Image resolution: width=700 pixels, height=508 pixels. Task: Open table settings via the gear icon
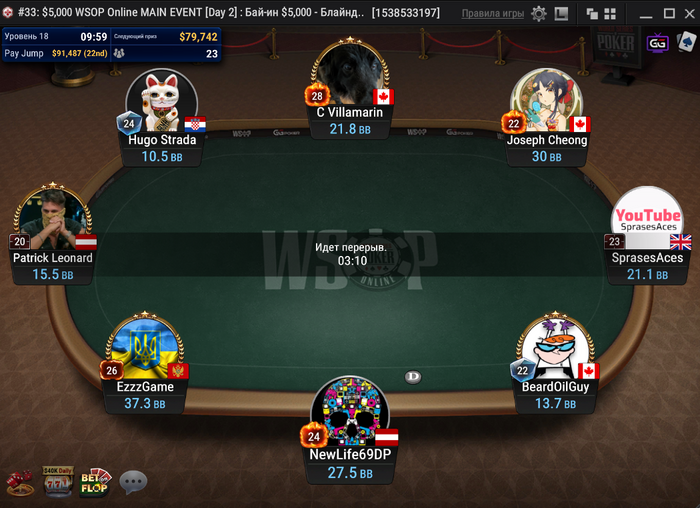click(539, 14)
